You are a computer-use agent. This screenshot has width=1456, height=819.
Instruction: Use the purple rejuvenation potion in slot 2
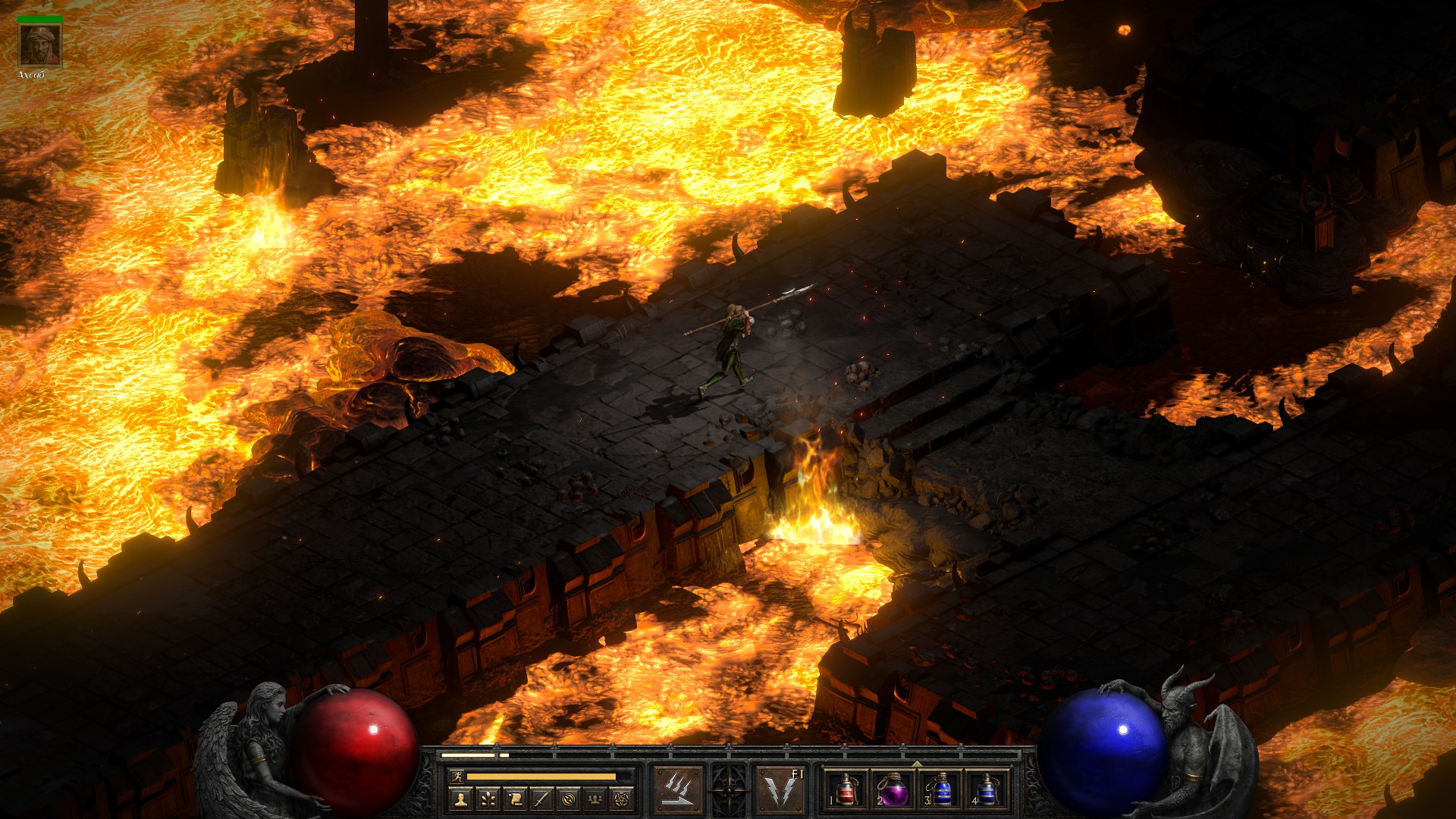pos(893,789)
